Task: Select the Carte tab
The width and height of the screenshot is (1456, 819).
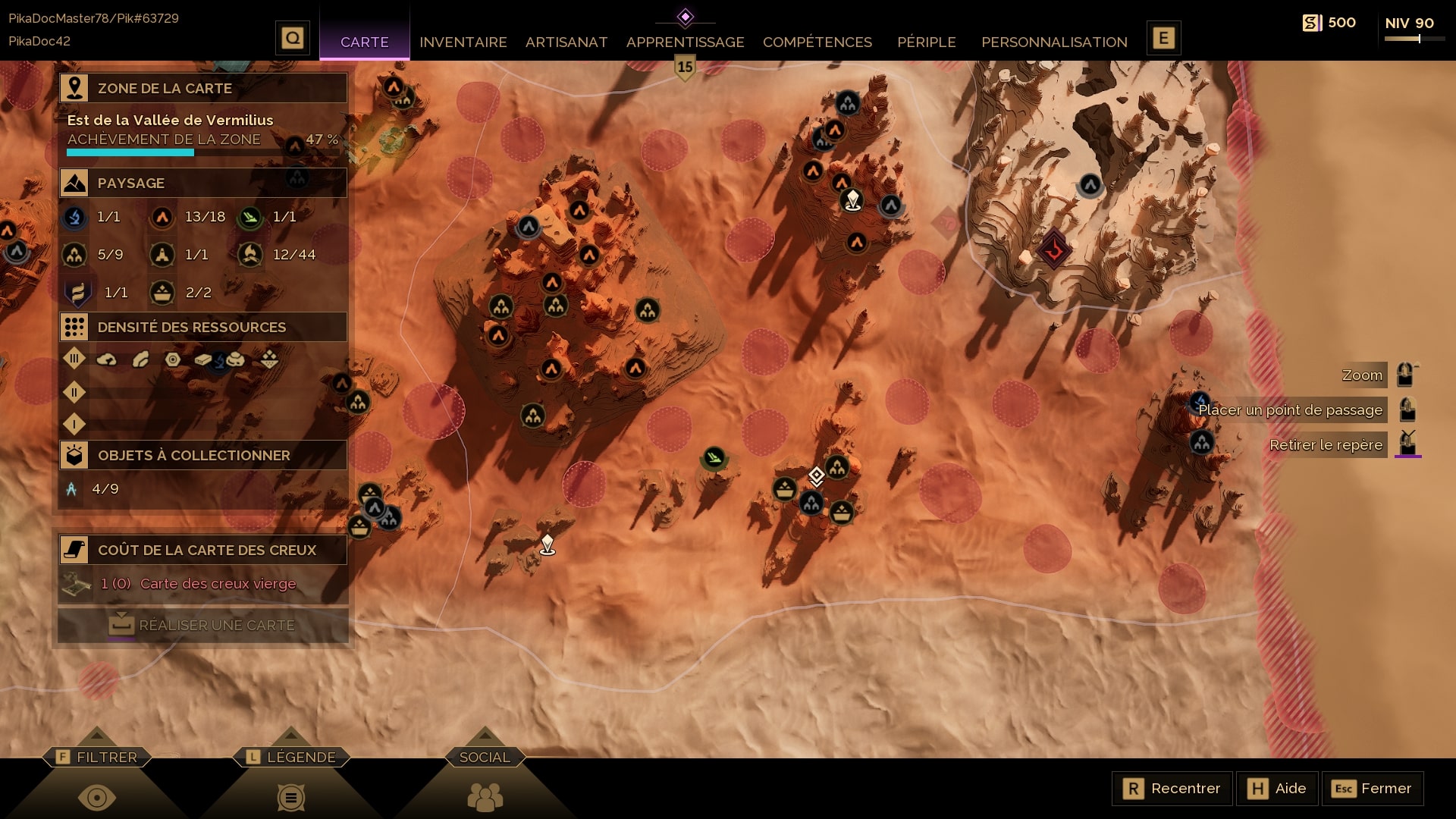Action: click(x=364, y=42)
